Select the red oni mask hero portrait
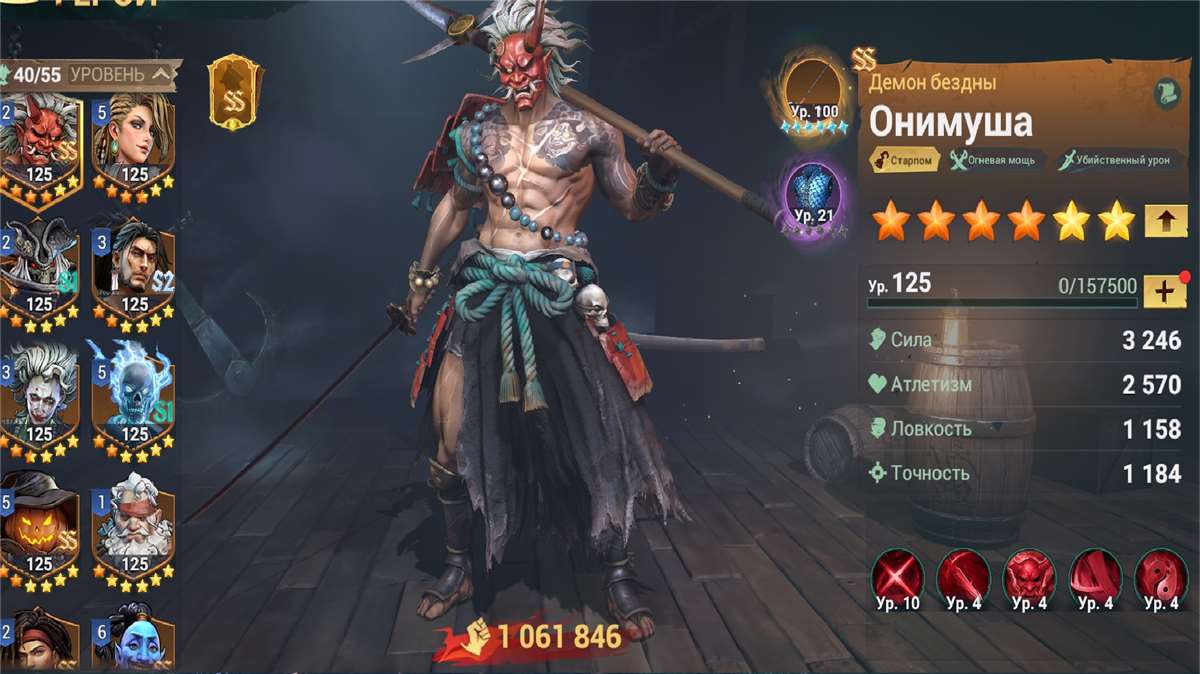The height and width of the screenshot is (674, 1200). [40, 140]
